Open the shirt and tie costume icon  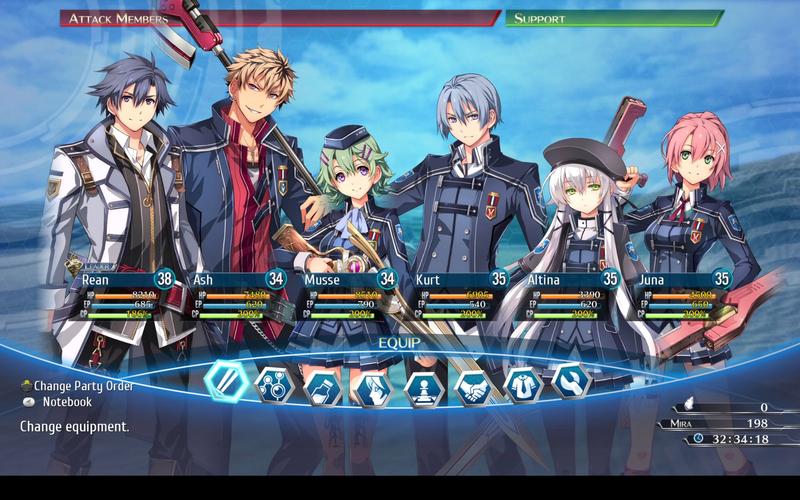click(523, 384)
